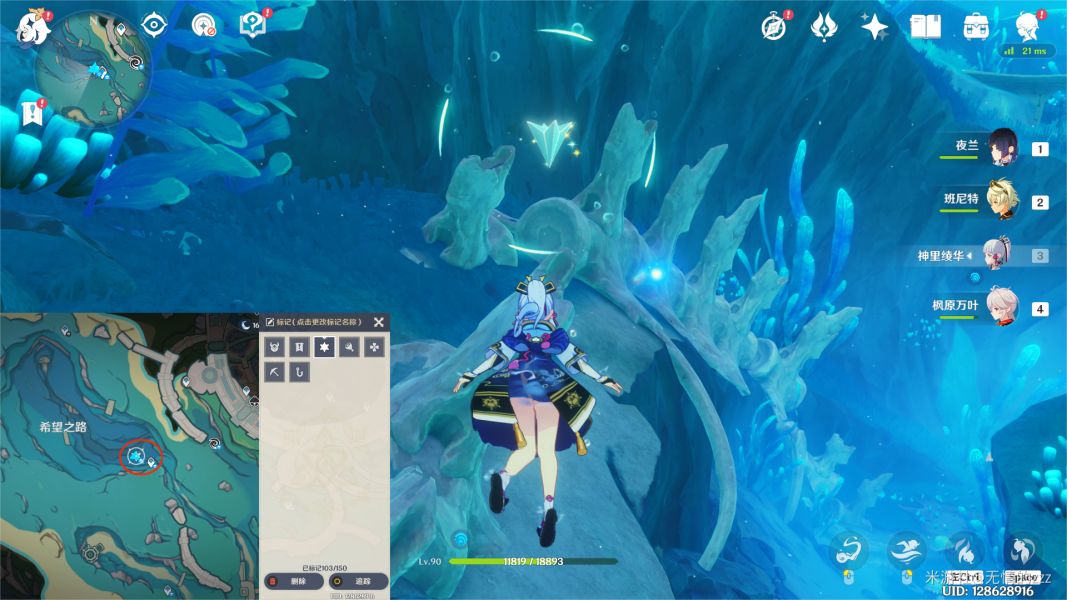The width and height of the screenshot is (1067, 600).
Task: Switch to party member 夜兰
Action: [x=1003, y=147]
